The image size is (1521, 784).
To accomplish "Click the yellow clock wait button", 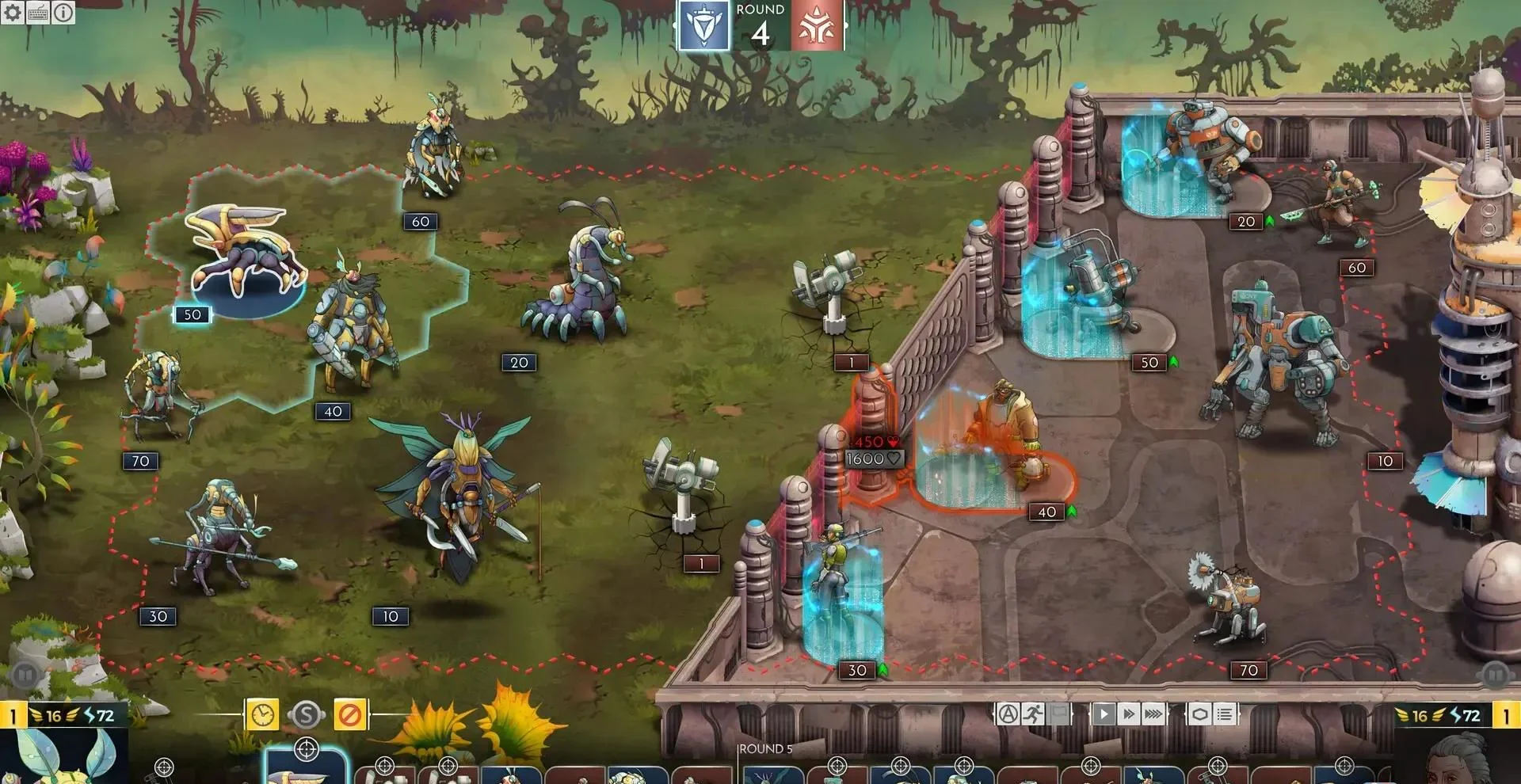I will (262, 715).
